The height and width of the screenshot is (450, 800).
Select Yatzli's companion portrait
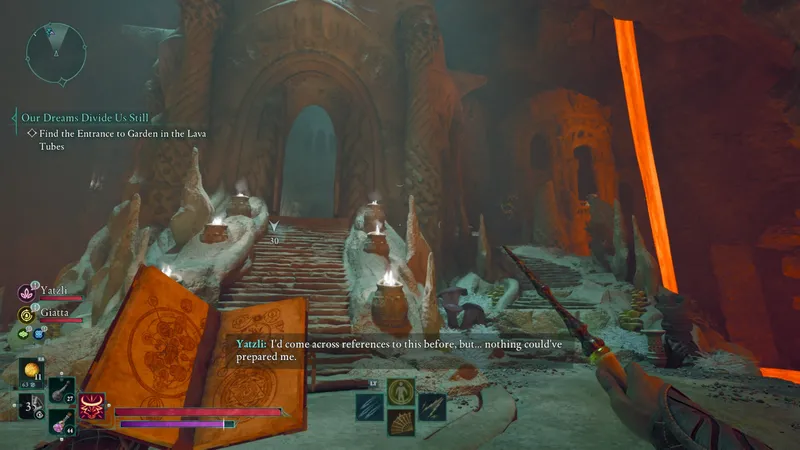tap(27, 293)
